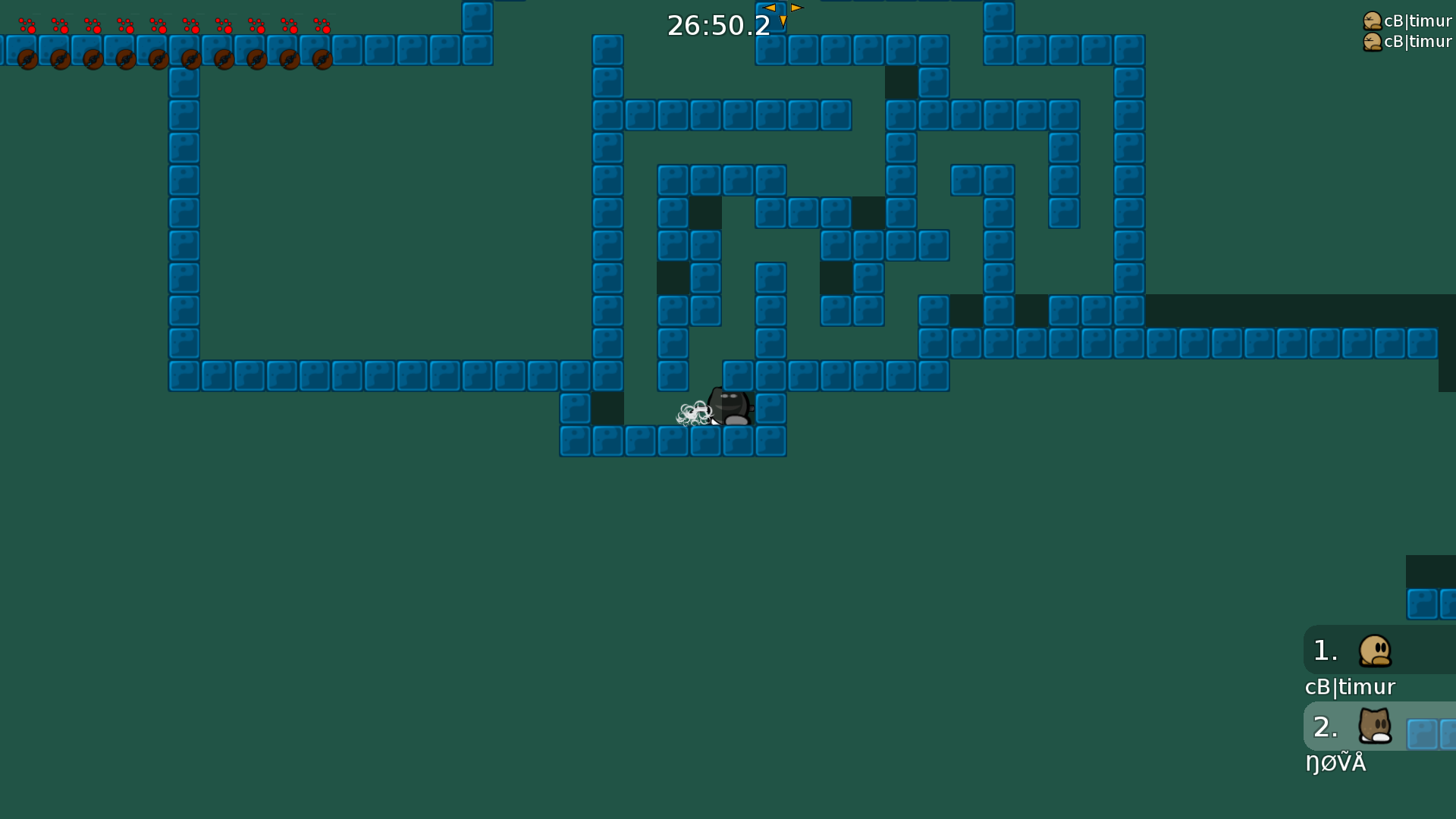The height and width of the screenshot is (819, 1456).
Task: Click the cB|timur name on the scoreboard
Action: 1350,687
